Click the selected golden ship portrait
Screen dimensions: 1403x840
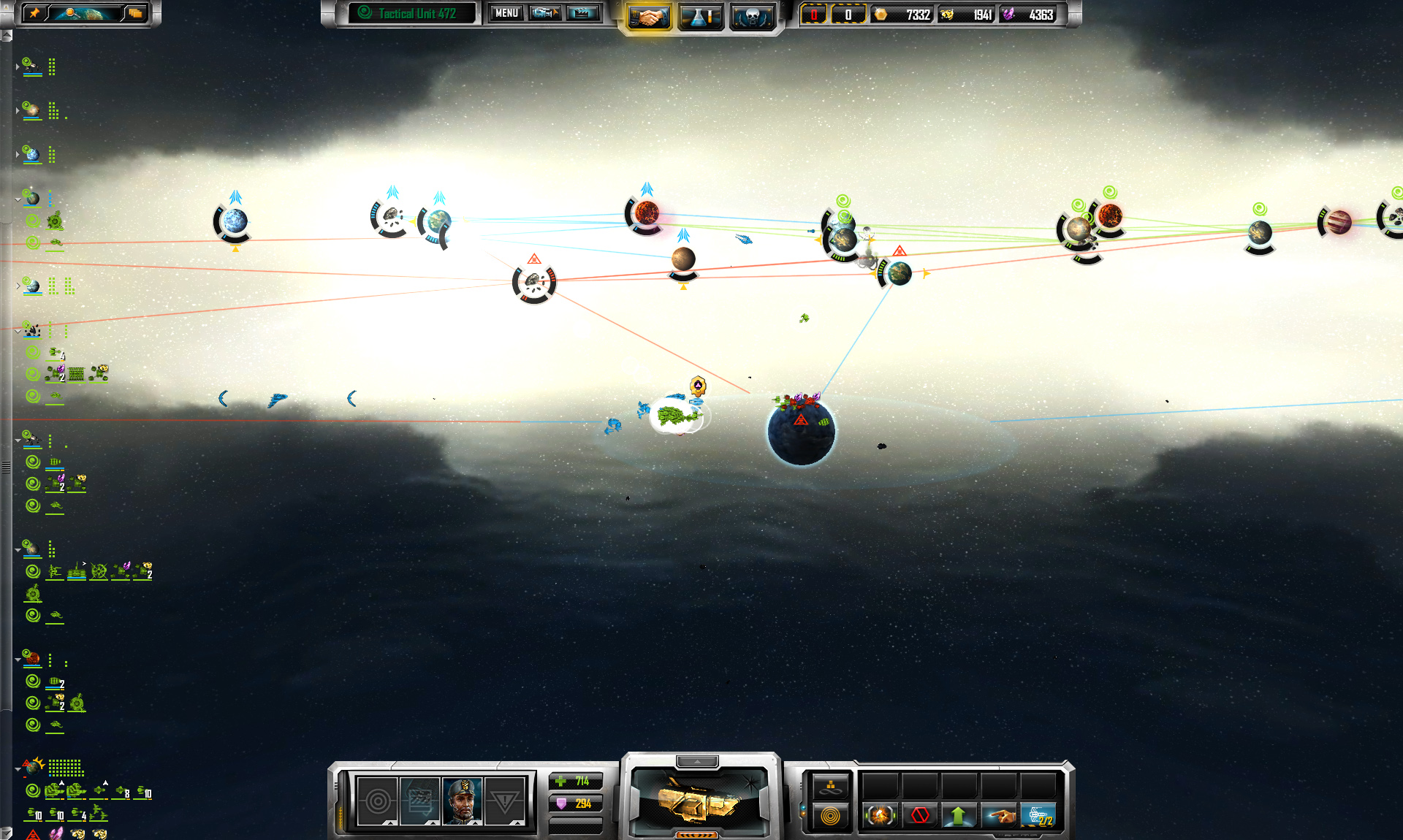tap(699, 802)
